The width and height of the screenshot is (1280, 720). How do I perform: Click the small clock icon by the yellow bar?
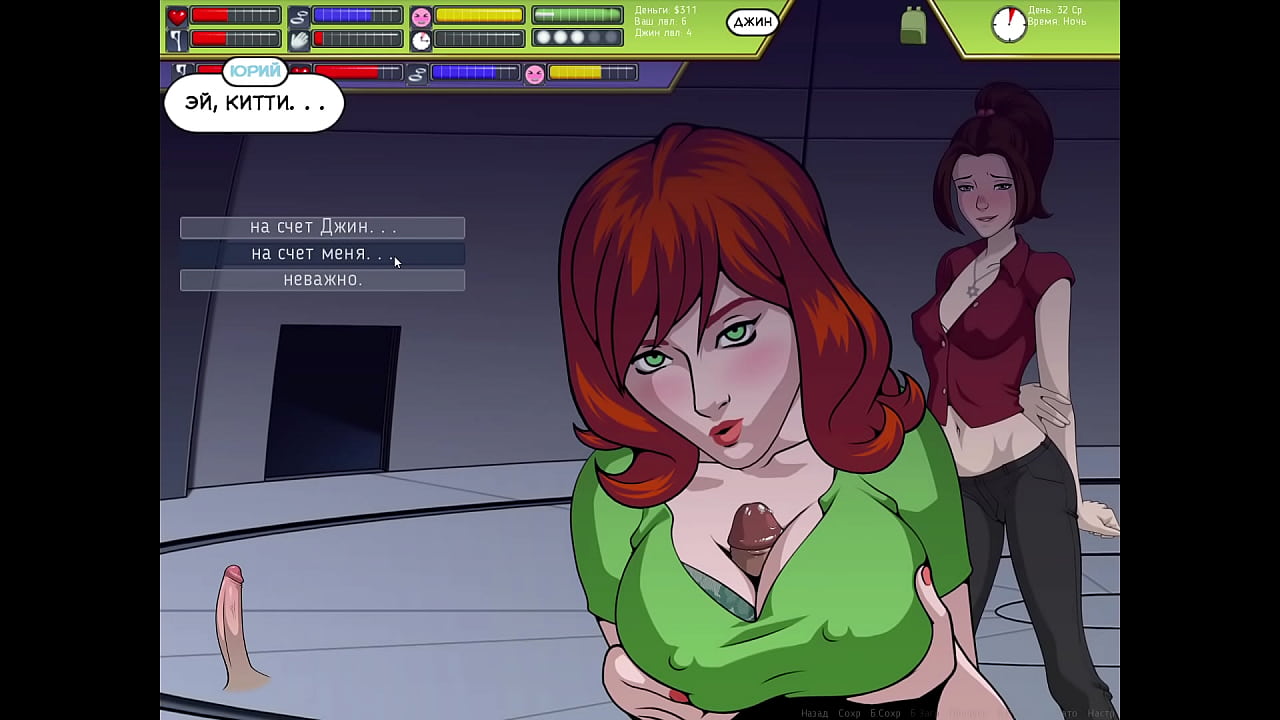pos(421,40)
